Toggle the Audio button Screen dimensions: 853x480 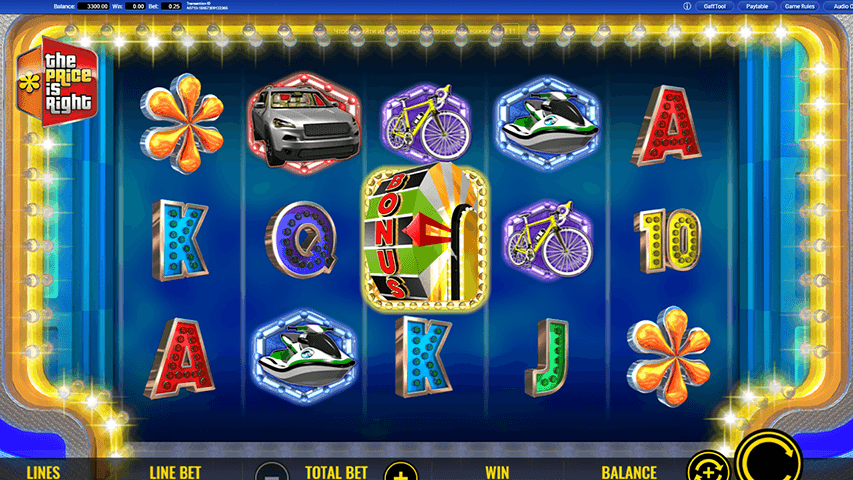click(x=840, y=6)
